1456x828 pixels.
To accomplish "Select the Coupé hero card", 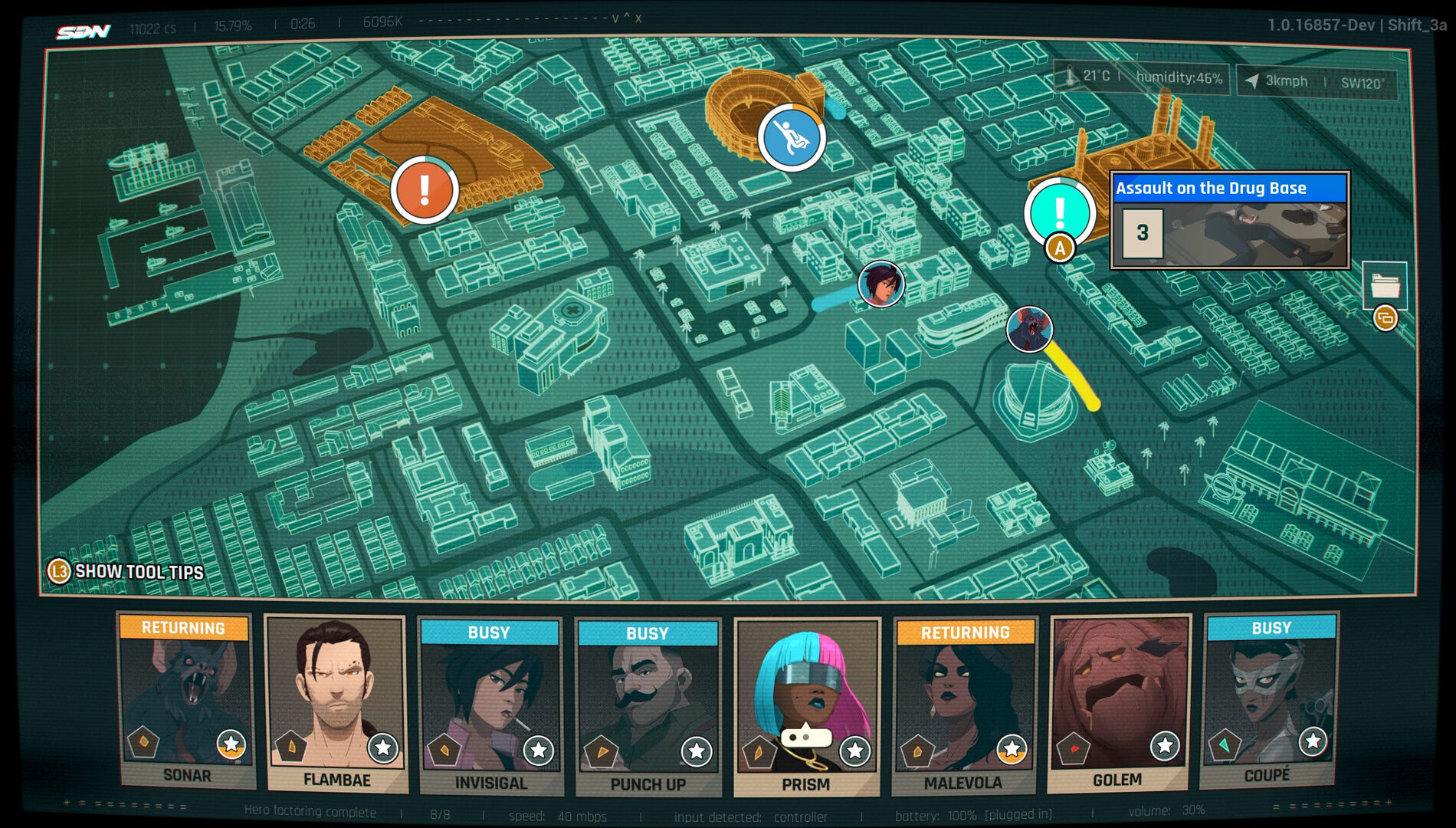I will (x=1269, y=700).
